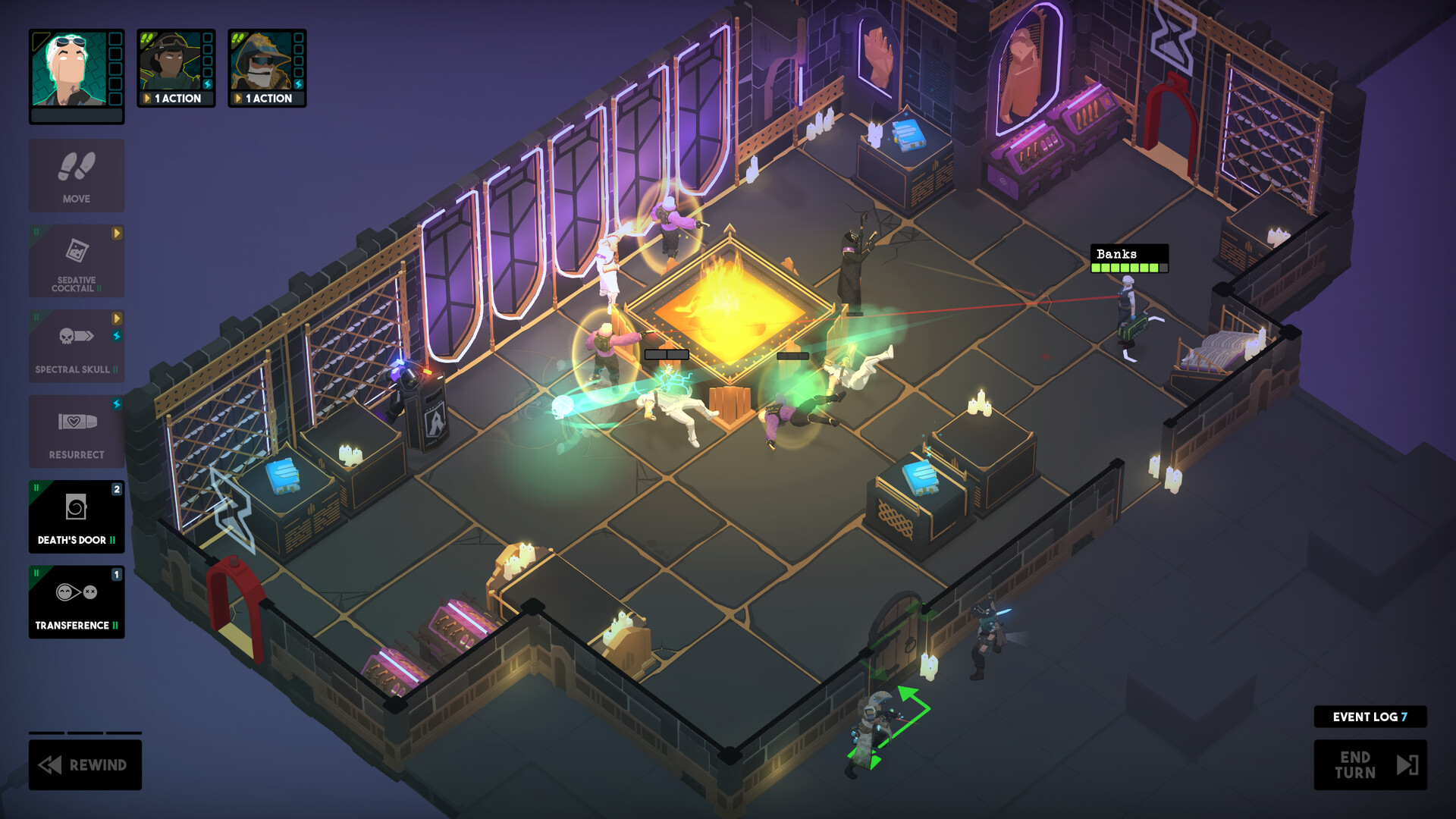Activate the Transference ability
1456x819 pixels.
click(76, 603)
